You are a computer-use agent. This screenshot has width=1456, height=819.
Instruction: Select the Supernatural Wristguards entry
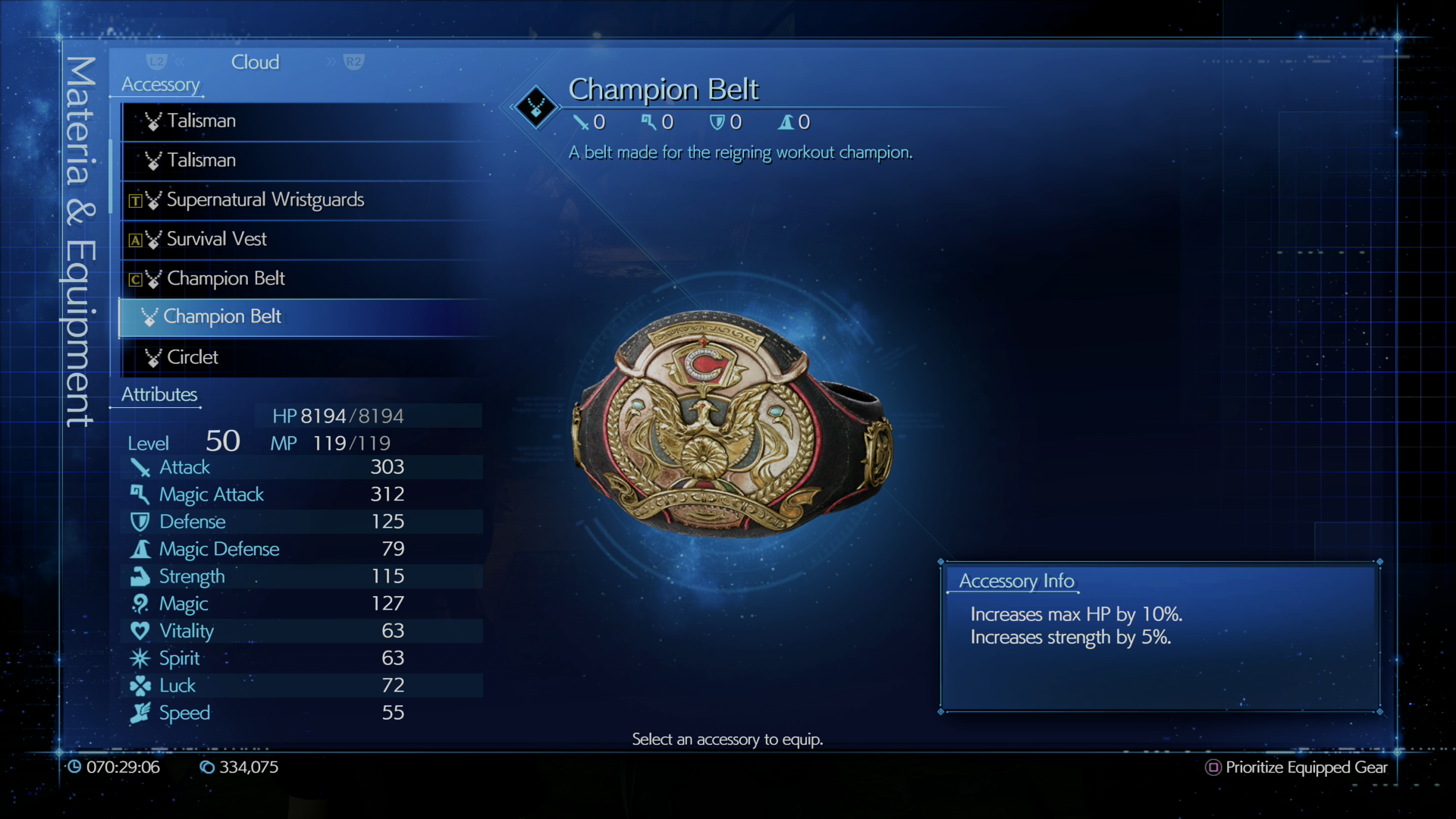264,199
